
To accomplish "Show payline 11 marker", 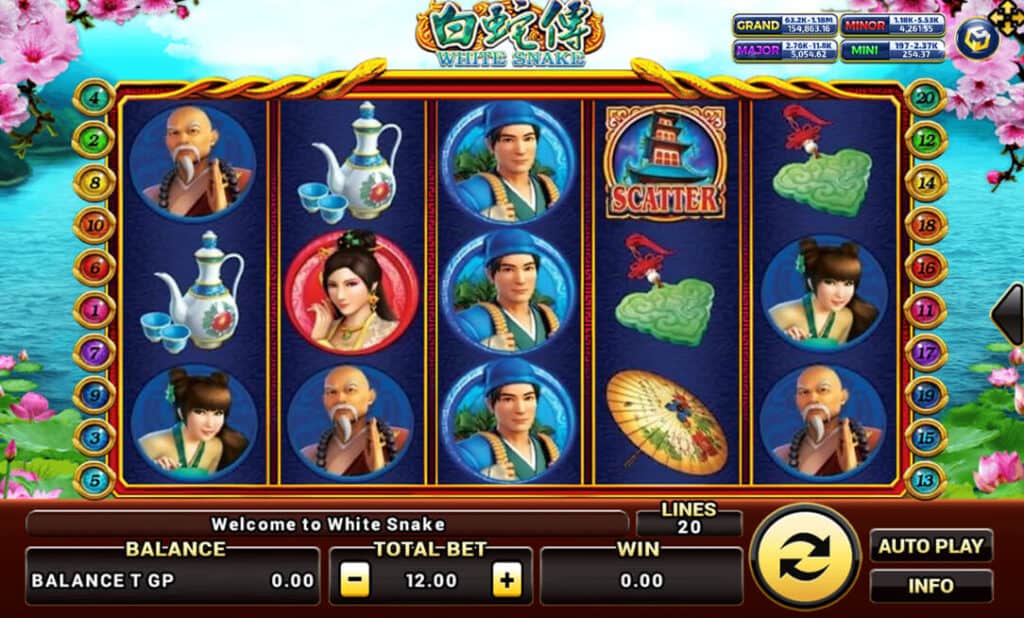I will [x=926, y=310].
